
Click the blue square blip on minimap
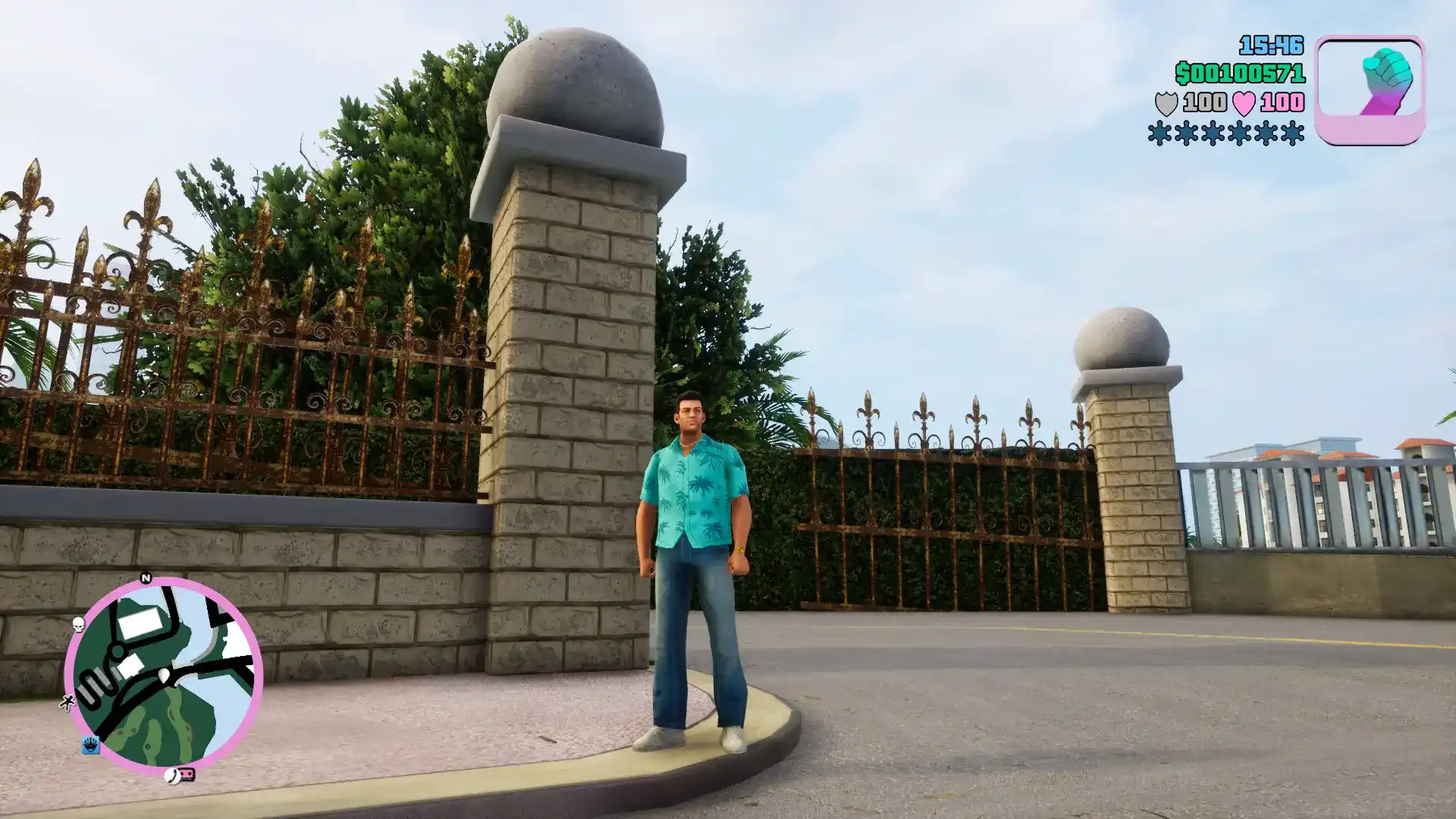point(90,745)
